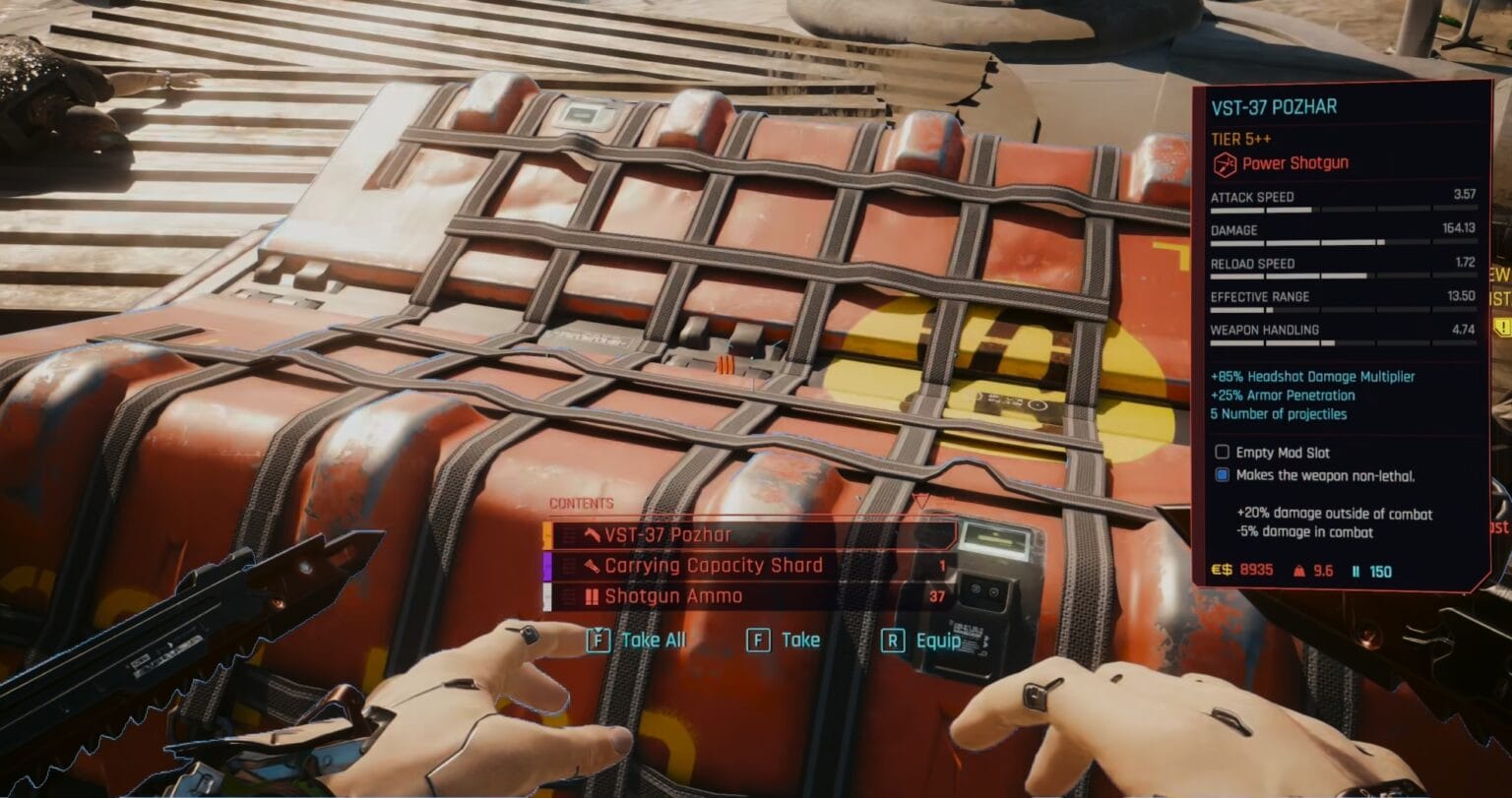
Task: Expand the chevron above the Take All prompt
Action: pos(599,630)
